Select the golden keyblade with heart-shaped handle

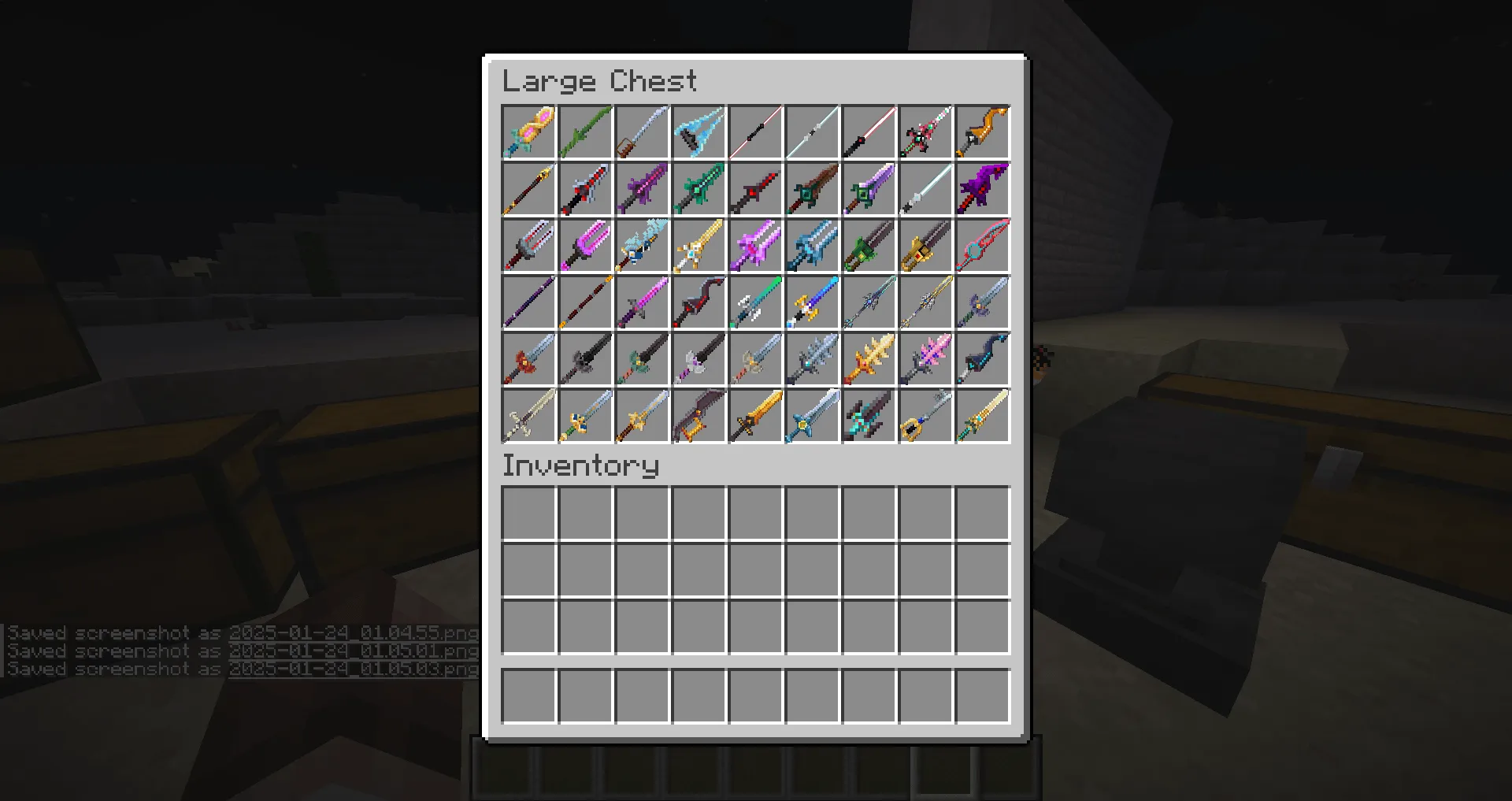point(925,415)
